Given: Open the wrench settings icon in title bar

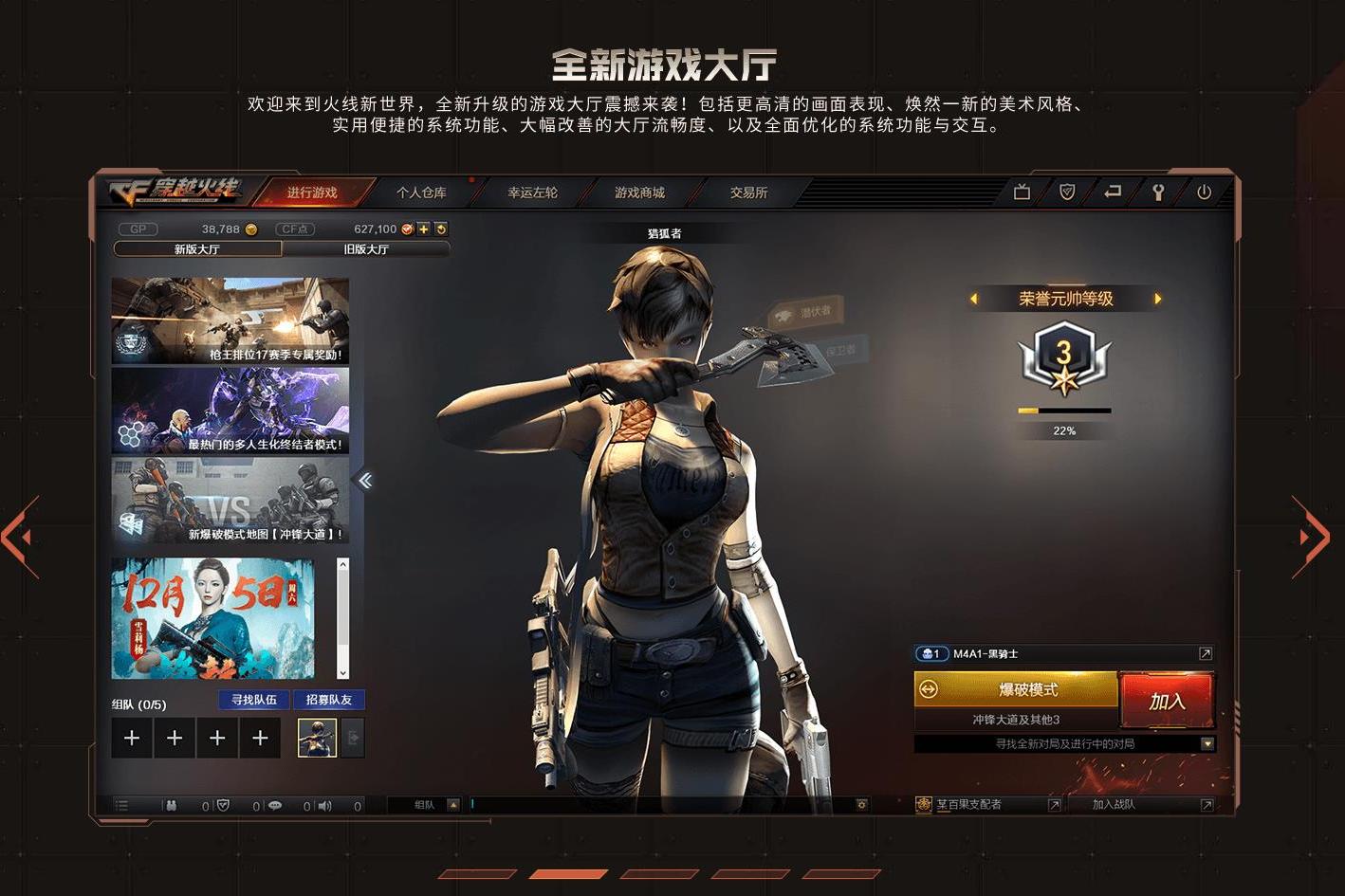Looking at the screenshot, I should click(x=1158, y=192).
